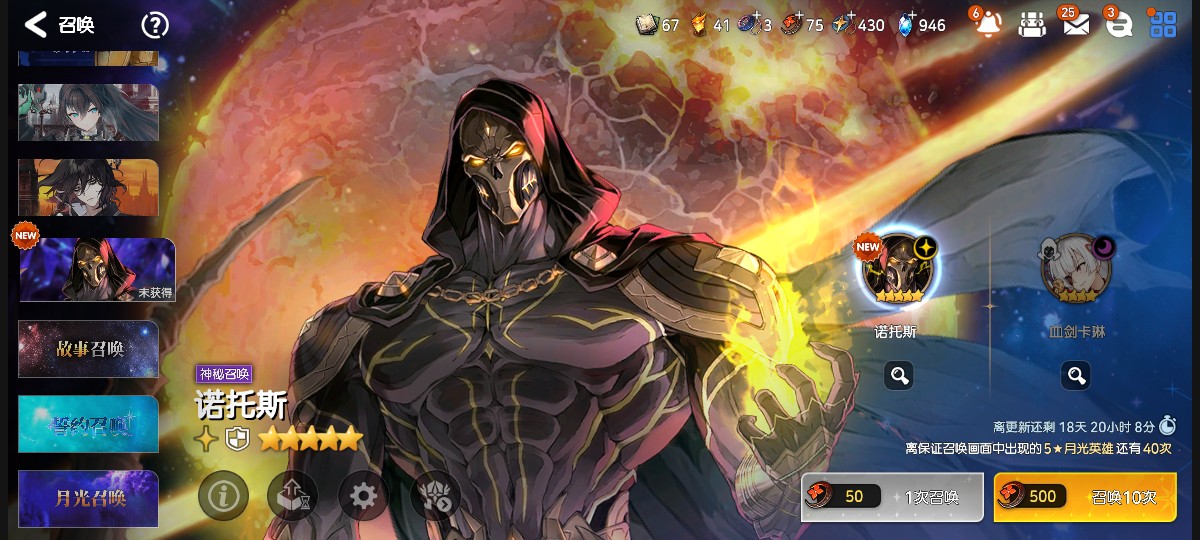1200x540 pixels.
Task: Open the info button below the hero name
Action: tap(223, 495)
